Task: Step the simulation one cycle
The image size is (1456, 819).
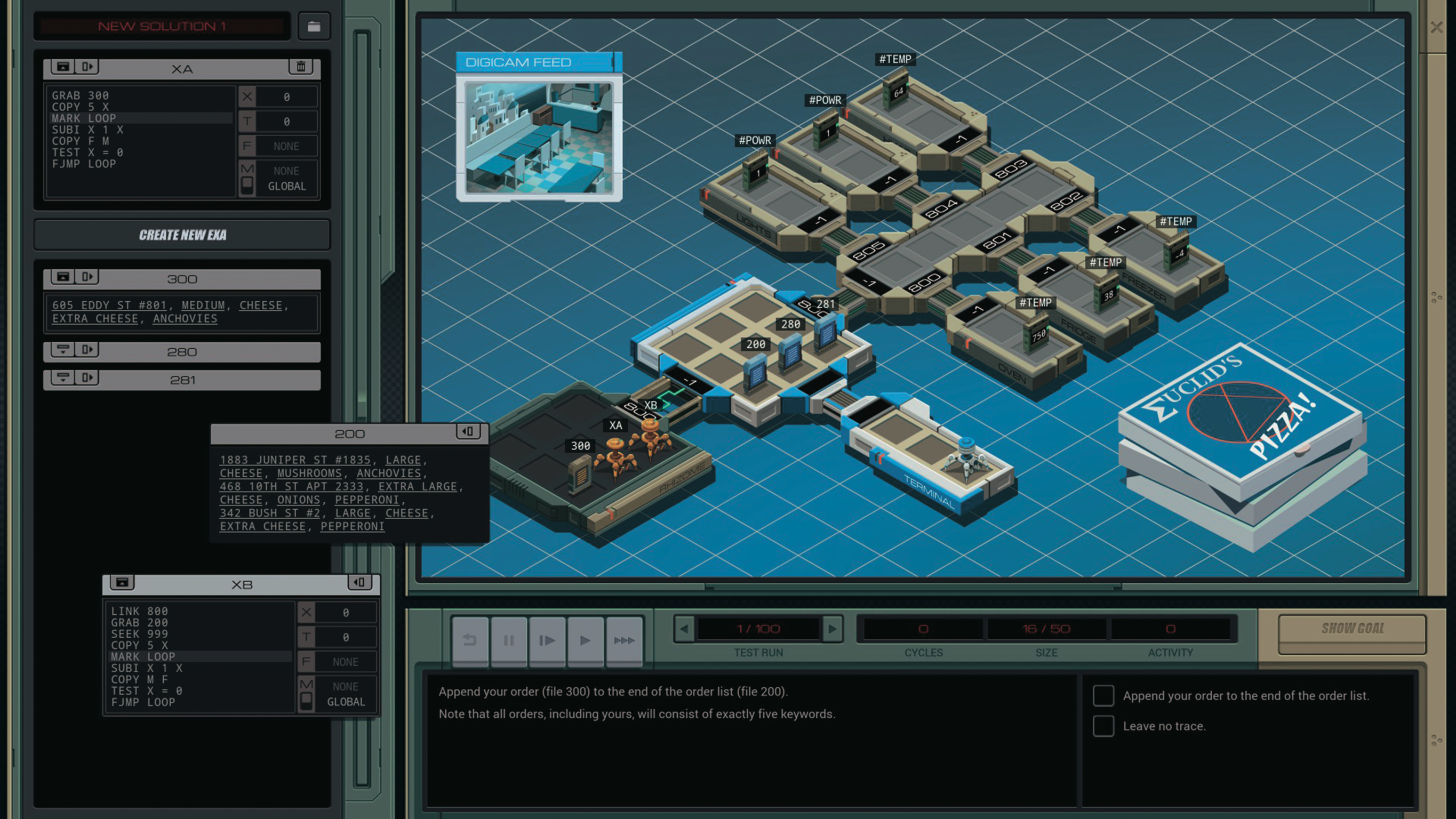Action: [547, 640]
